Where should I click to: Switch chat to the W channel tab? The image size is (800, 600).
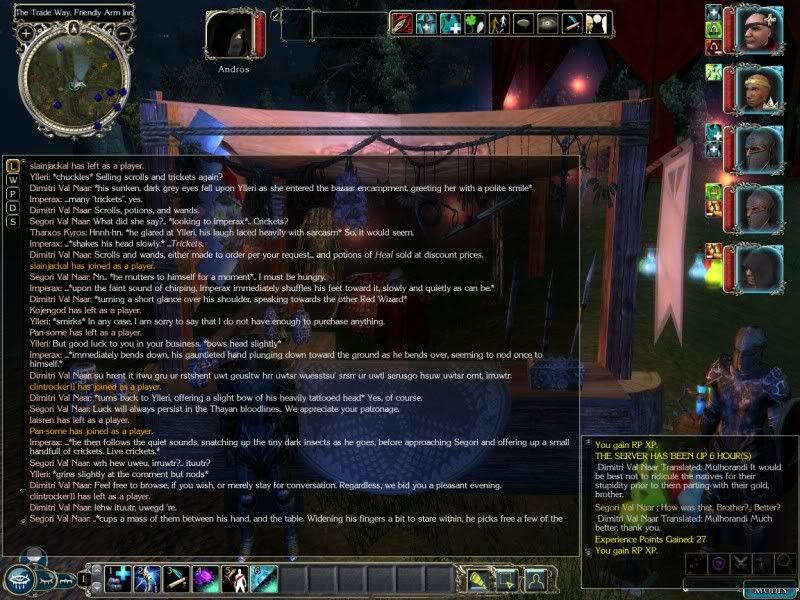pos(11,179)
